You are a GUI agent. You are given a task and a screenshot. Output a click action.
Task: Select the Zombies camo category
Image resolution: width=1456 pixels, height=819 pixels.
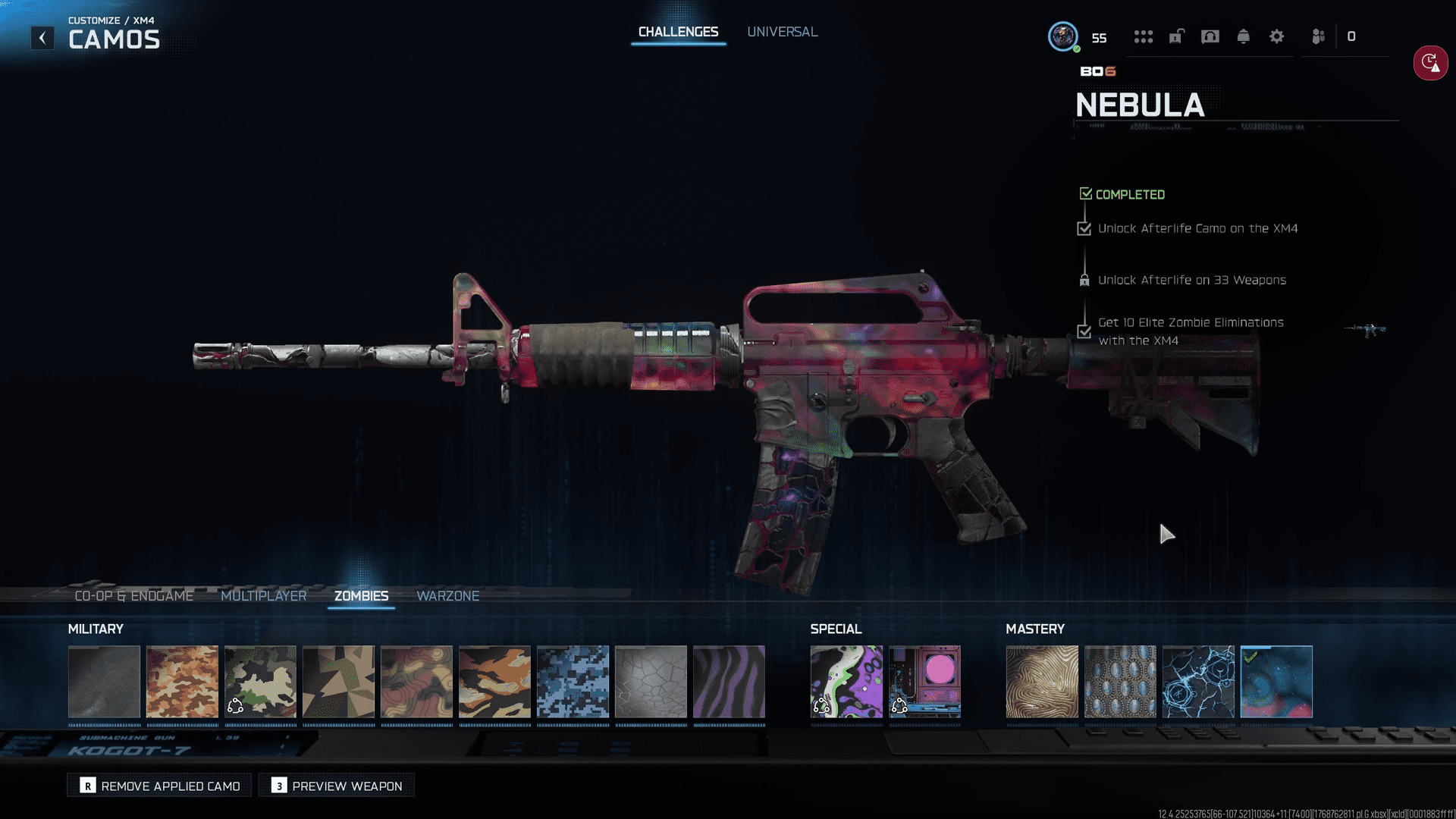point(361,596)
